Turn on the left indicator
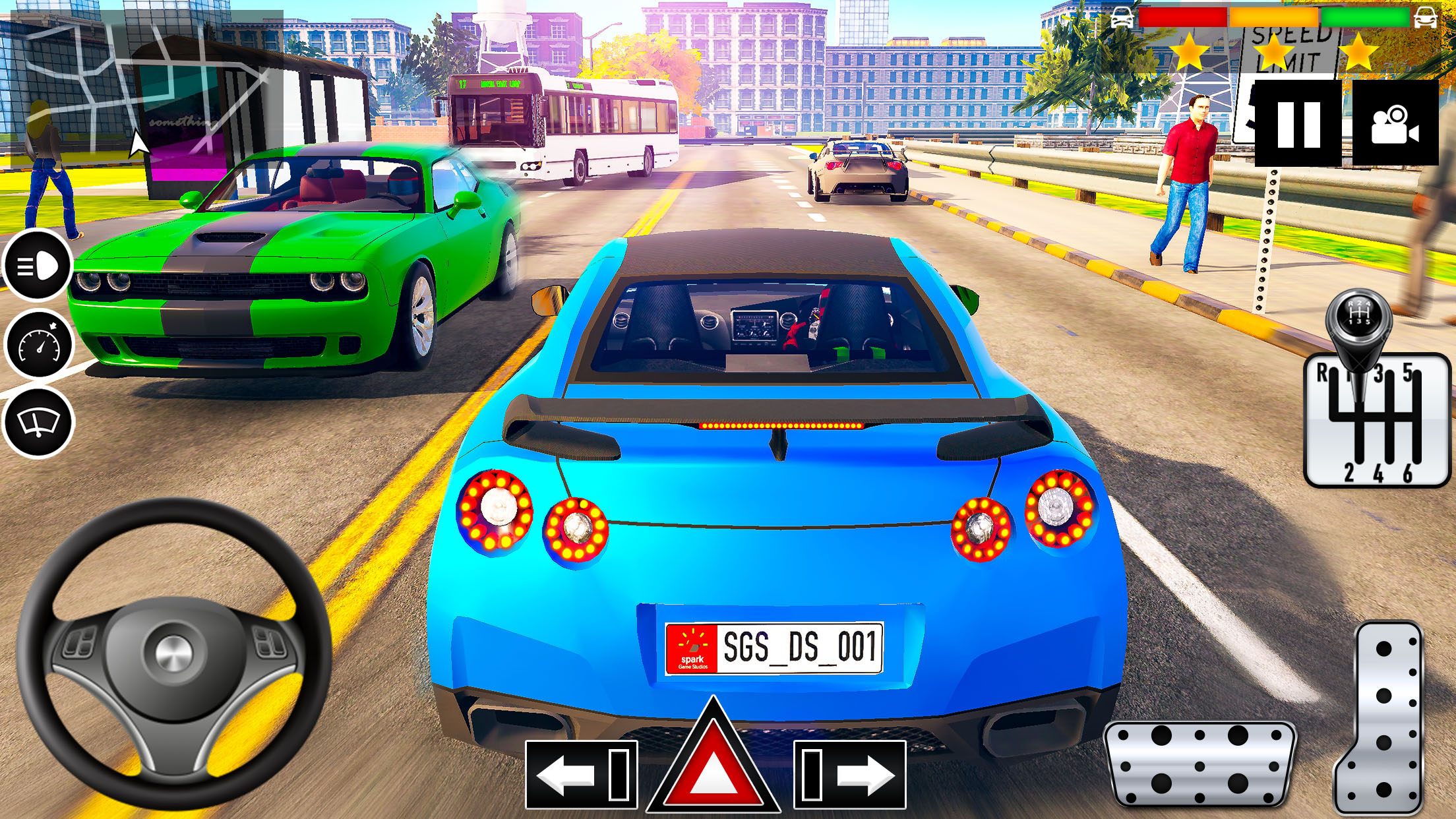 581,774
